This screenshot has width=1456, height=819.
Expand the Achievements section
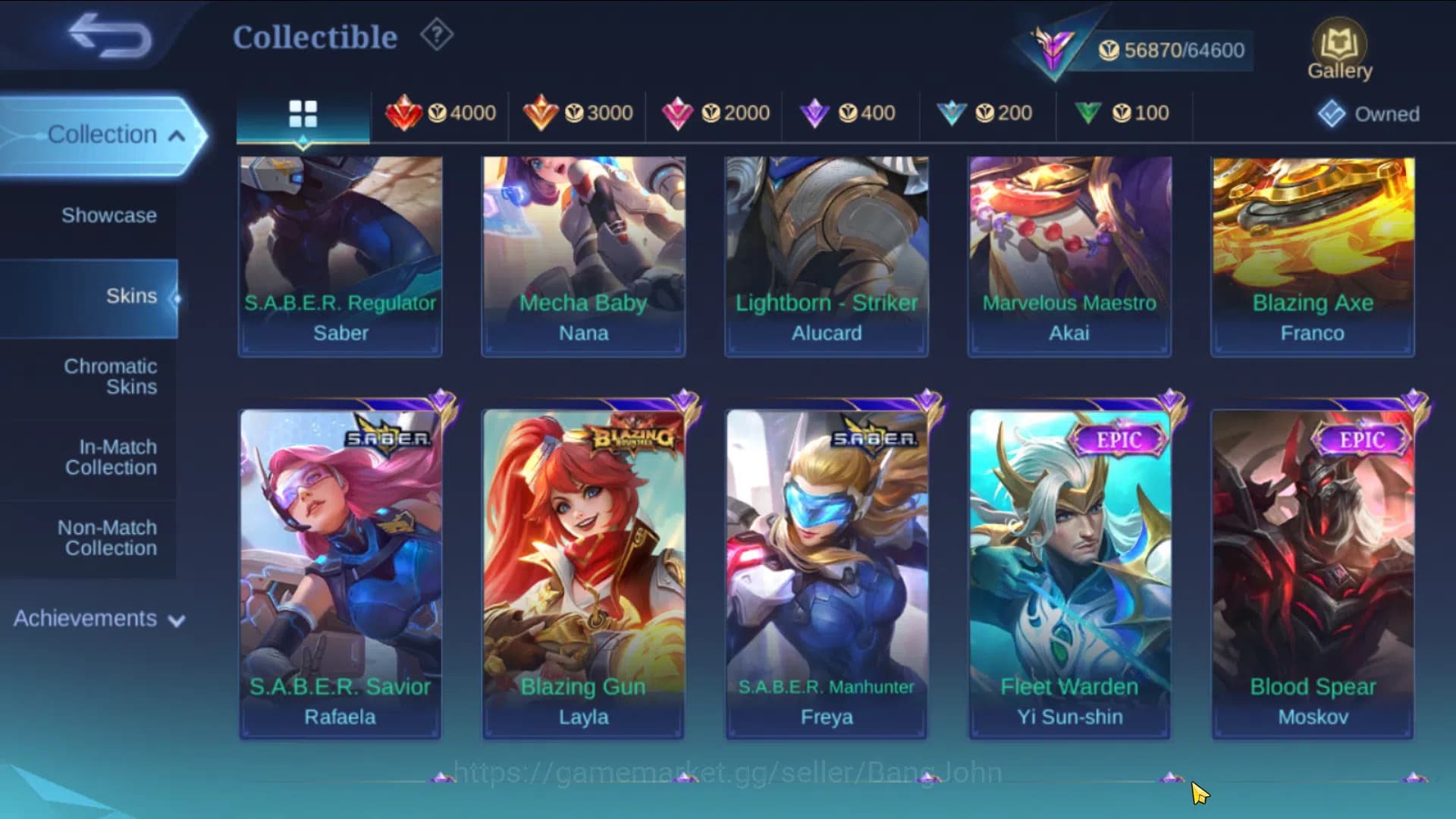[96, 618]
